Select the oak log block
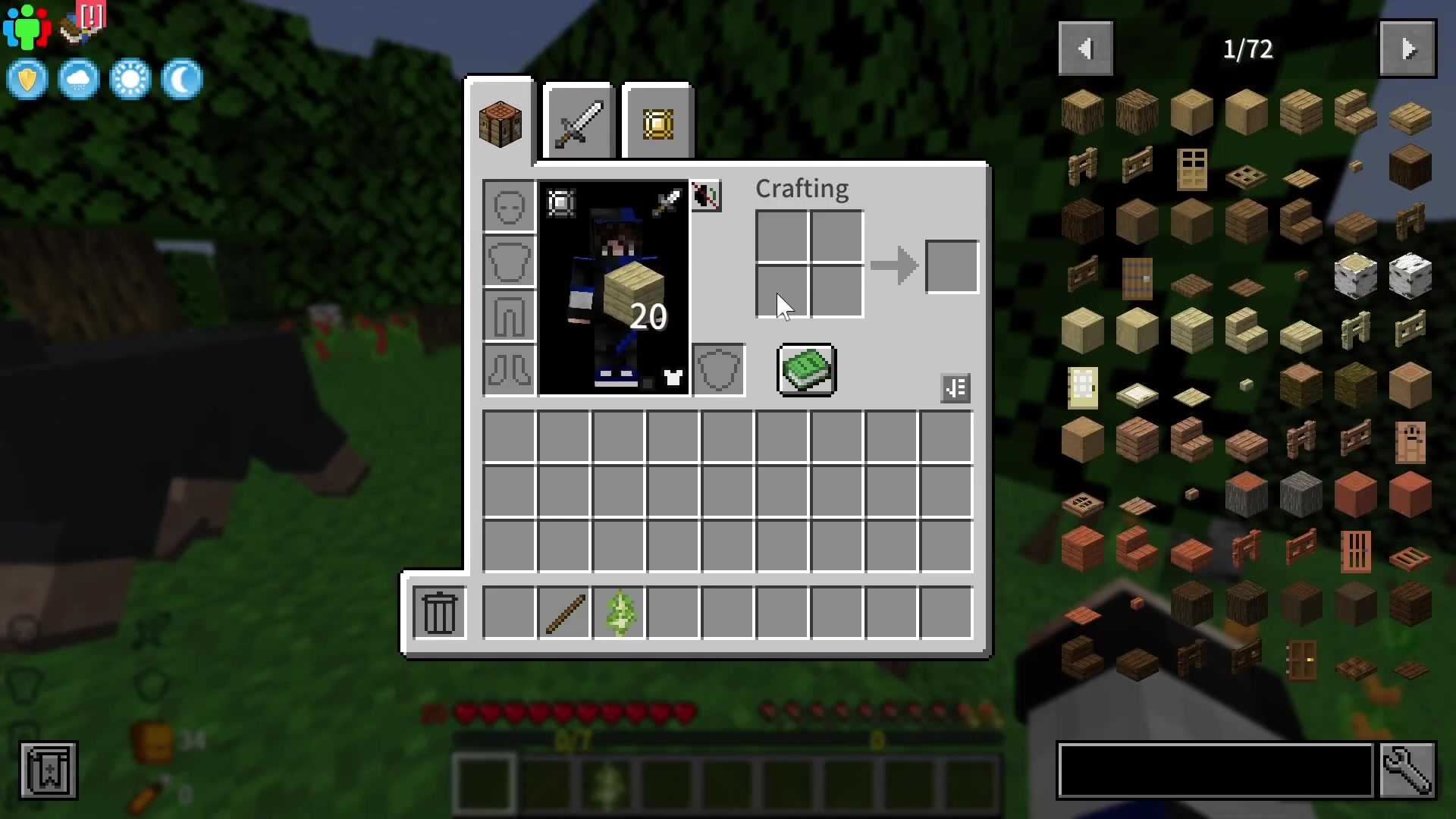 pos(1082,111)
